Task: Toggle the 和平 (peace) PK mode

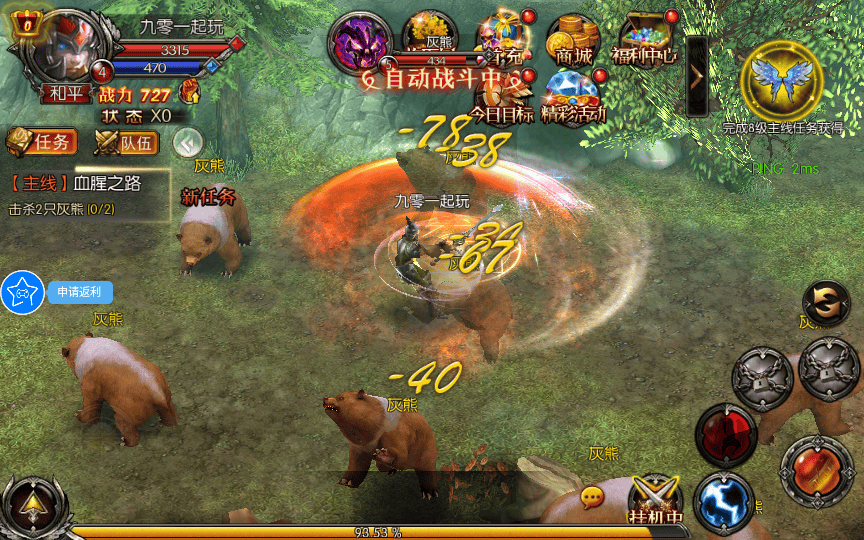Action: point(65,94)
